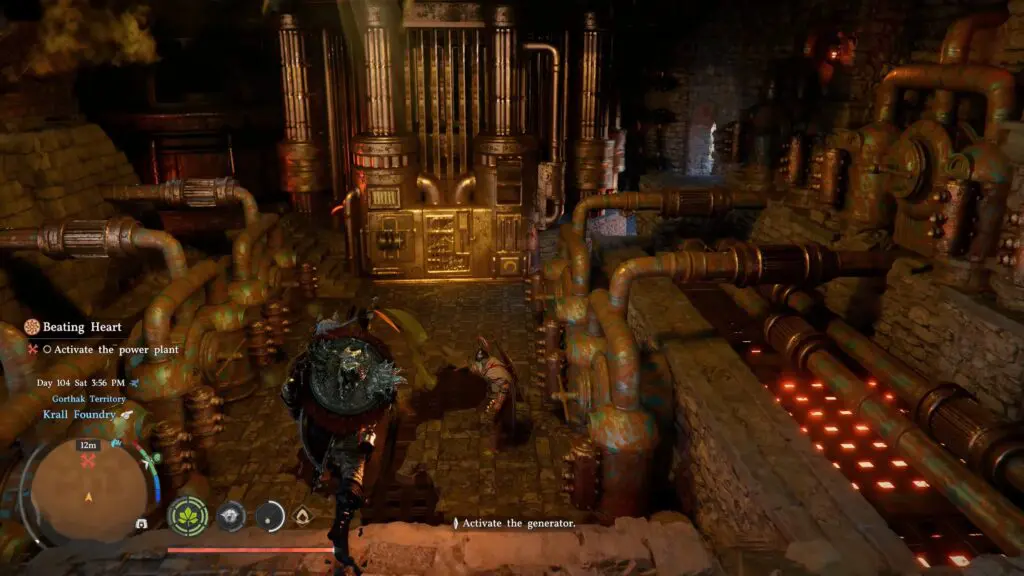This screenshot has width=1024, height=576.
Task: Select the gray beast head ability icon
Action: pyautogui.click(x=231, y=515)
